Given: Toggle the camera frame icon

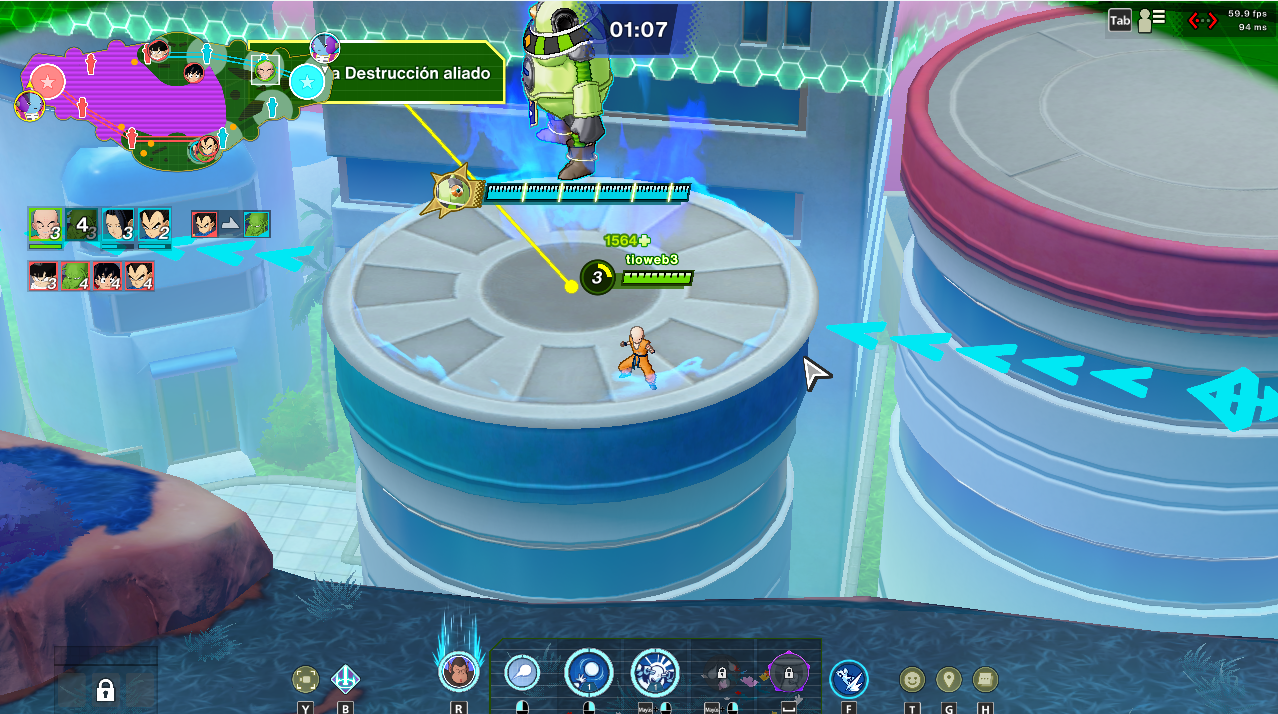Looking at the screenshot, I should pyautogui.click(x=305, y=680).
